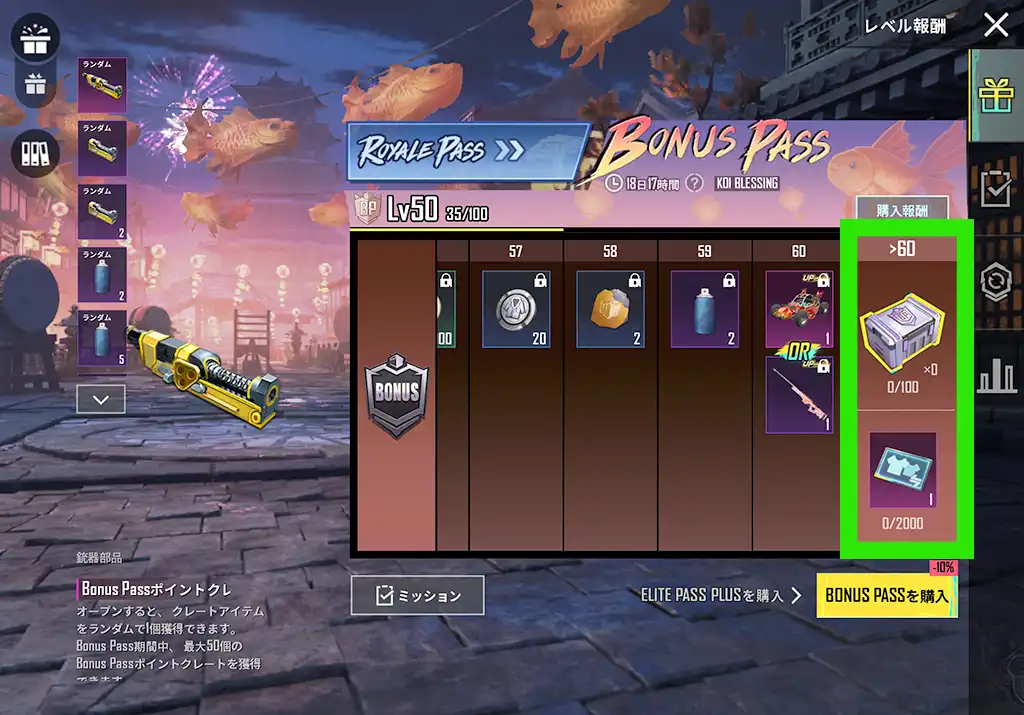Pick the spray can thumbnail with quantity 5
The image size is (1024, 715).
[x=102, y=337]
